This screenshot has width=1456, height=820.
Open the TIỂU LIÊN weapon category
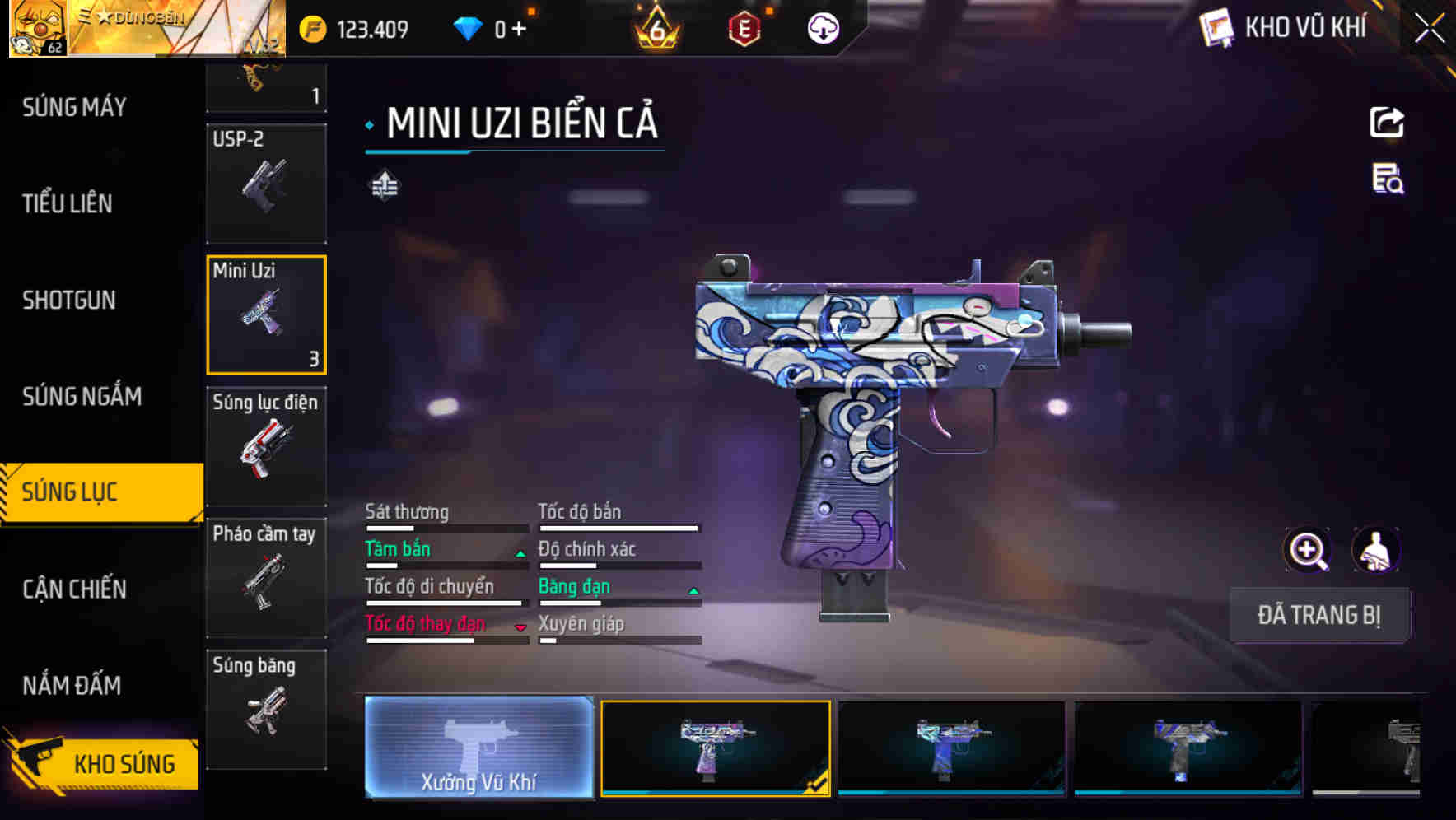(68, 203)
